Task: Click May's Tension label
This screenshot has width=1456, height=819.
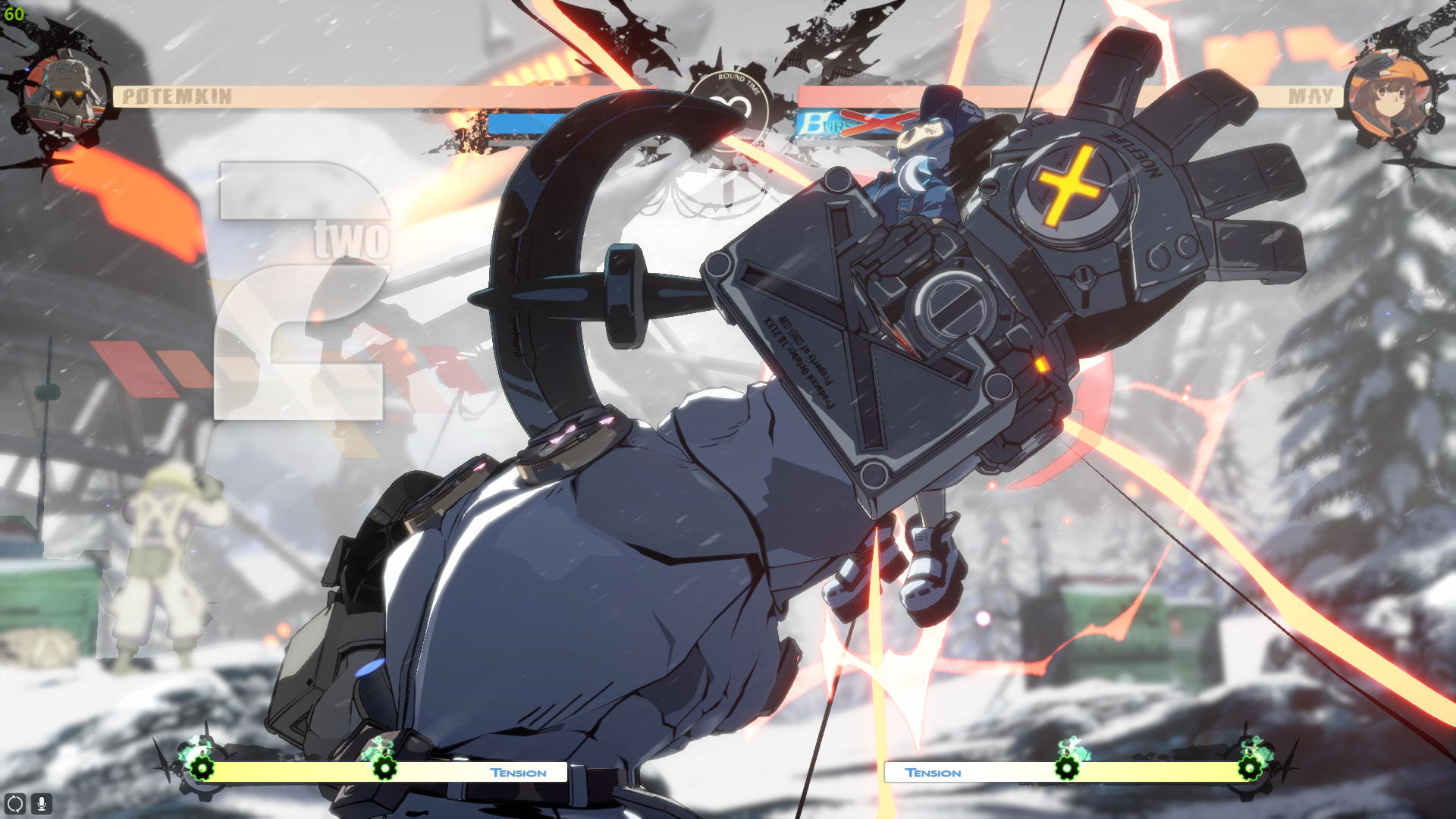Action: pyautogui.click(x=934, y=773)
